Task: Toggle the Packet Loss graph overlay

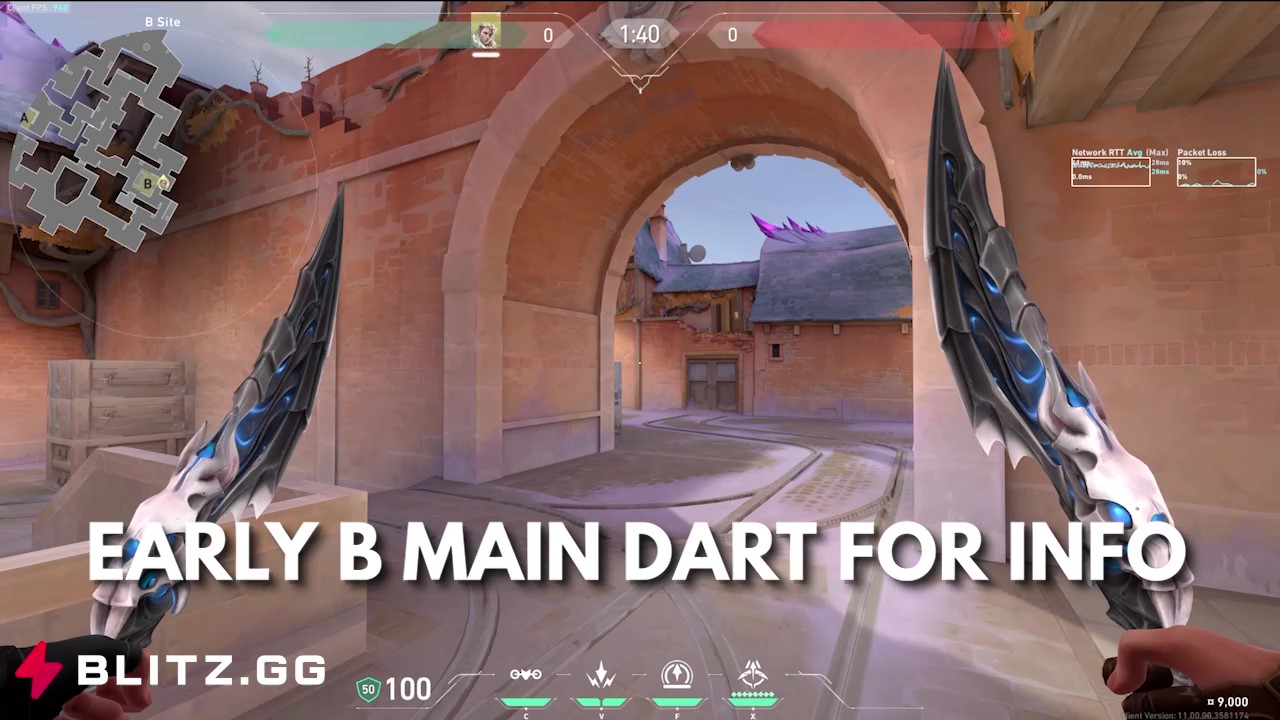Action: click(1216, 173)
